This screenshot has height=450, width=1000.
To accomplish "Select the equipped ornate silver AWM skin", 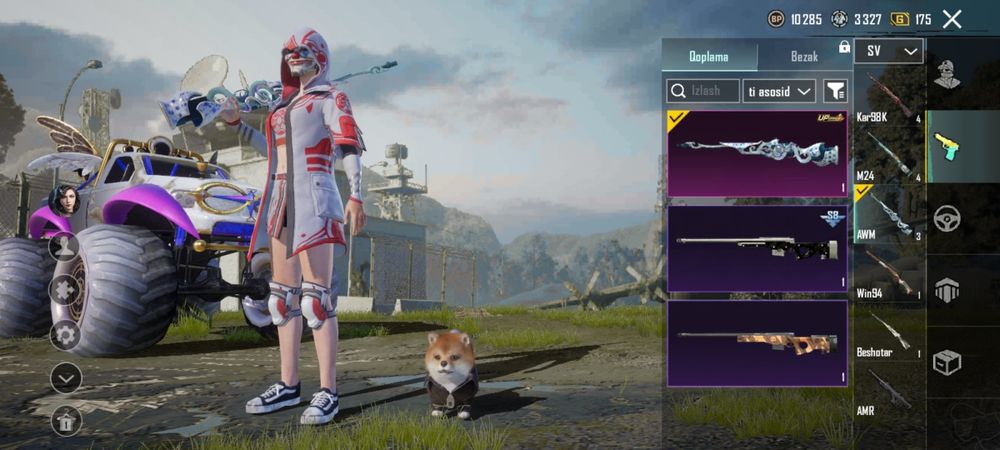I will click(757, 153).
